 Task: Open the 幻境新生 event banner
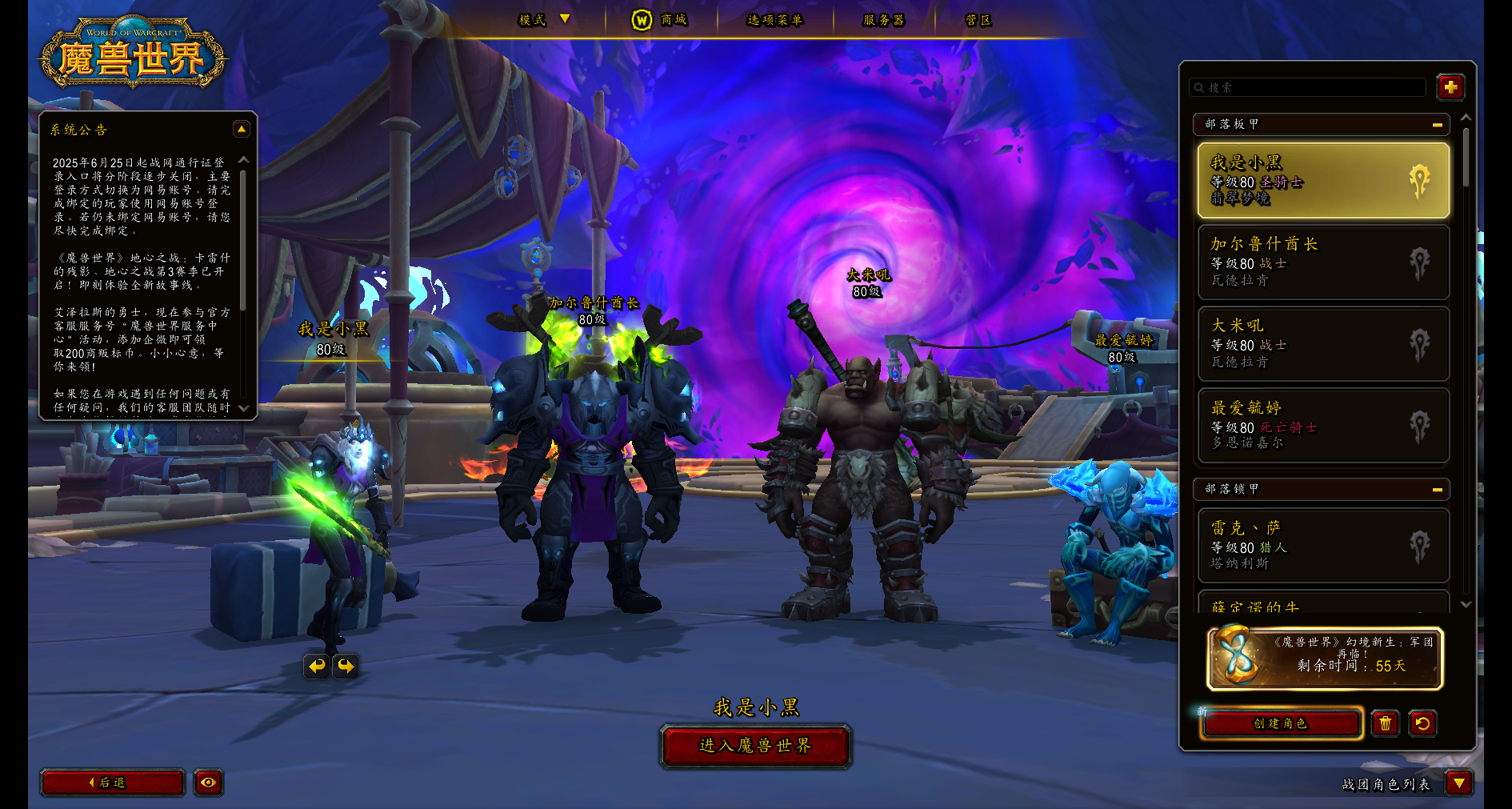[1325, 658]
